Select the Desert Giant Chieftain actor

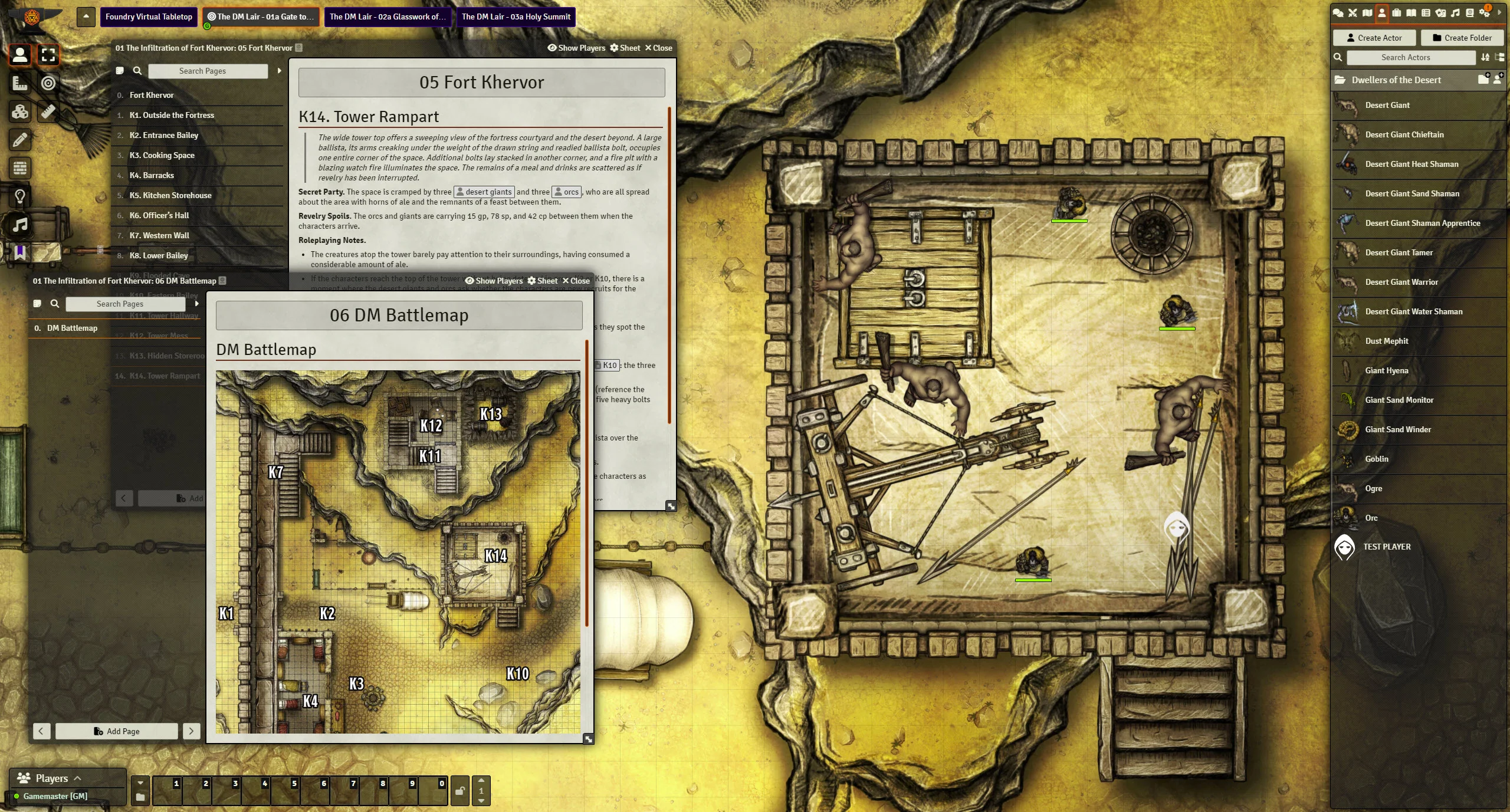(x=1404, y=134)
